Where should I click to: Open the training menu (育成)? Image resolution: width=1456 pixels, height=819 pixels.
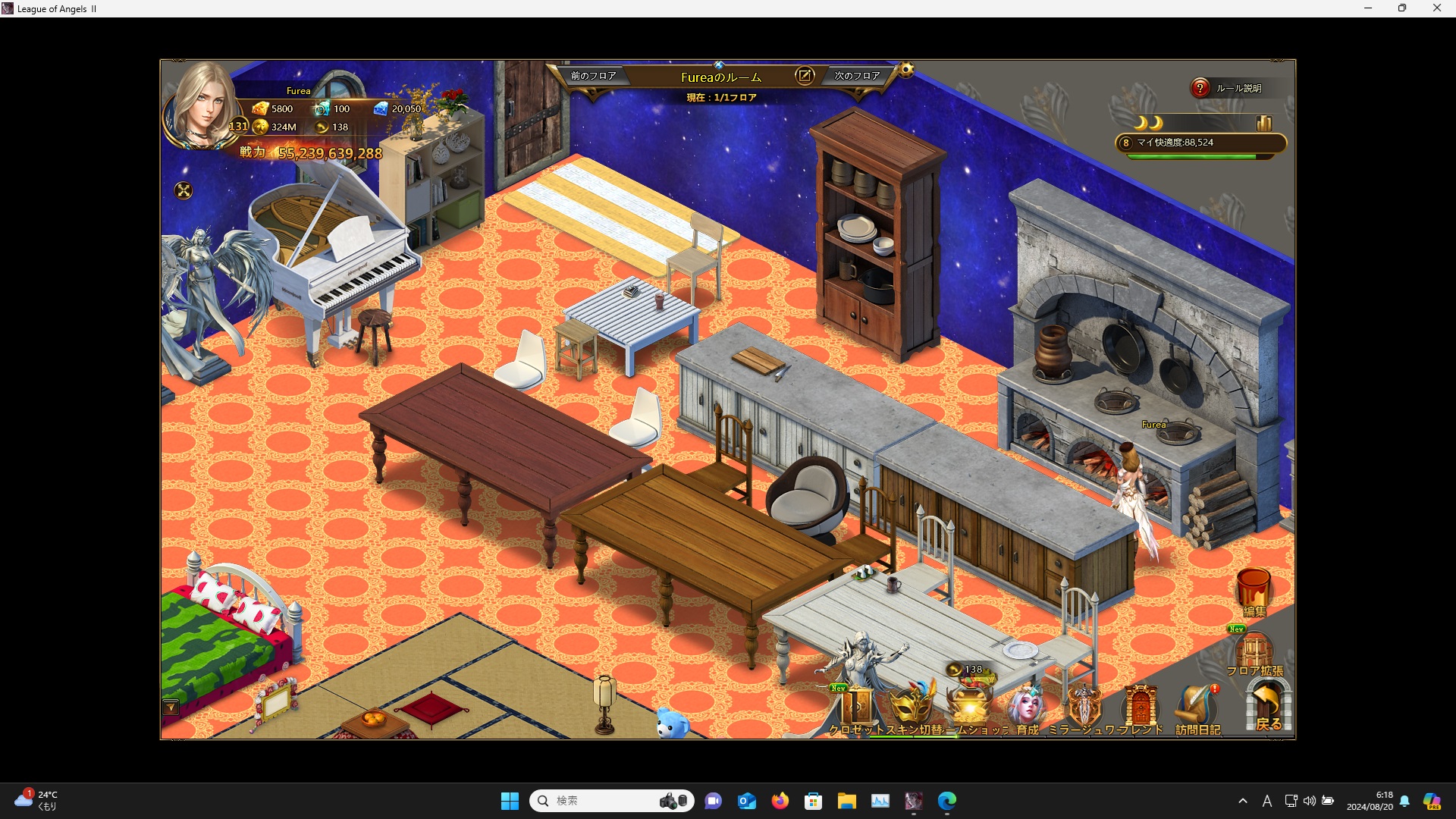pos(1026,708)
